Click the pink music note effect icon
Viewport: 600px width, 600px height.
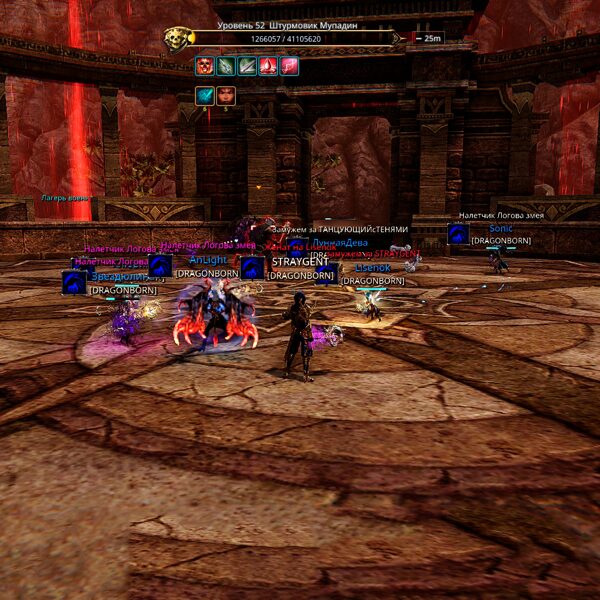290,66
